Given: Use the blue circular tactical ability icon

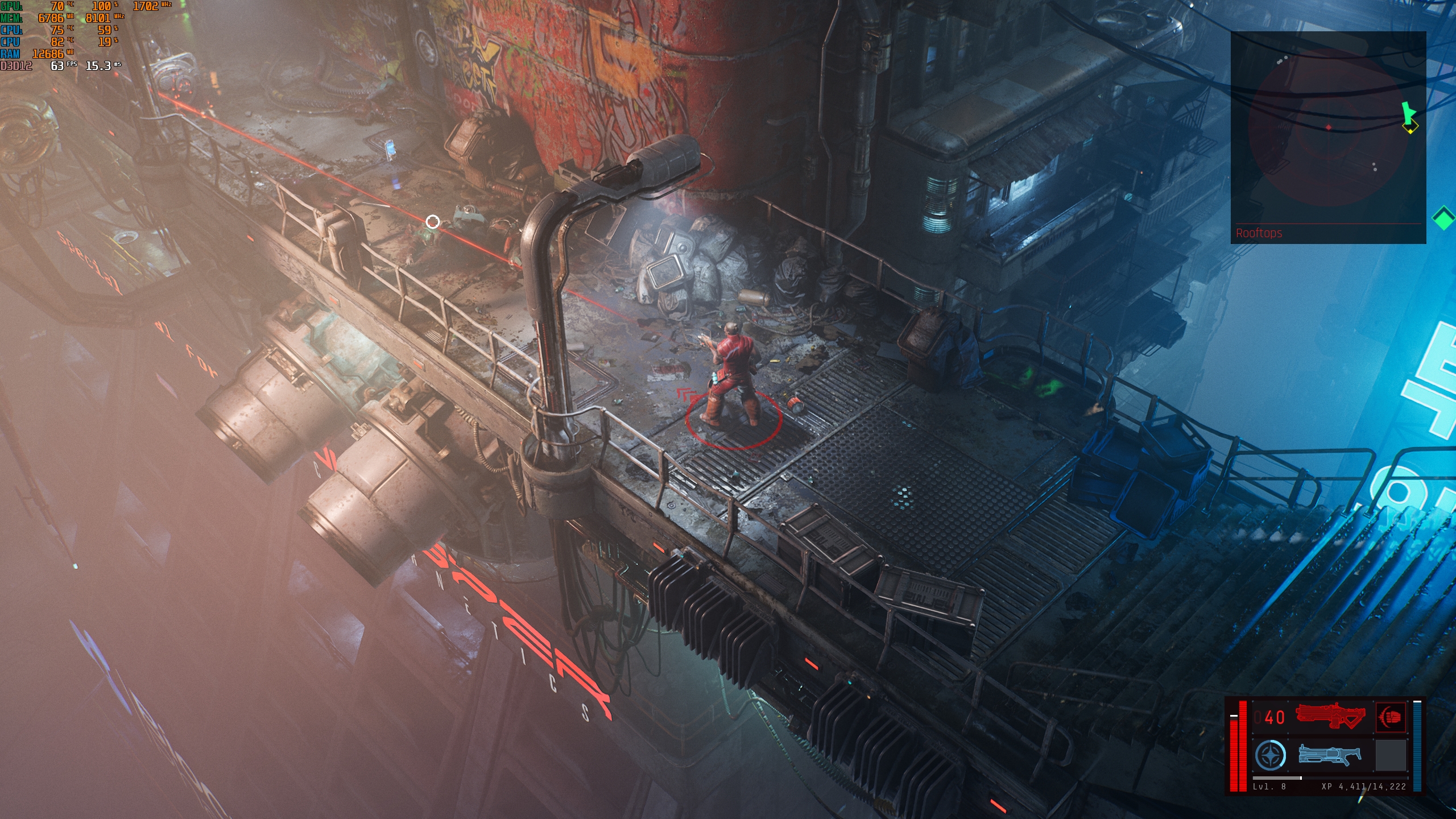Looking at the screenshot, I should click(1270, 755).
